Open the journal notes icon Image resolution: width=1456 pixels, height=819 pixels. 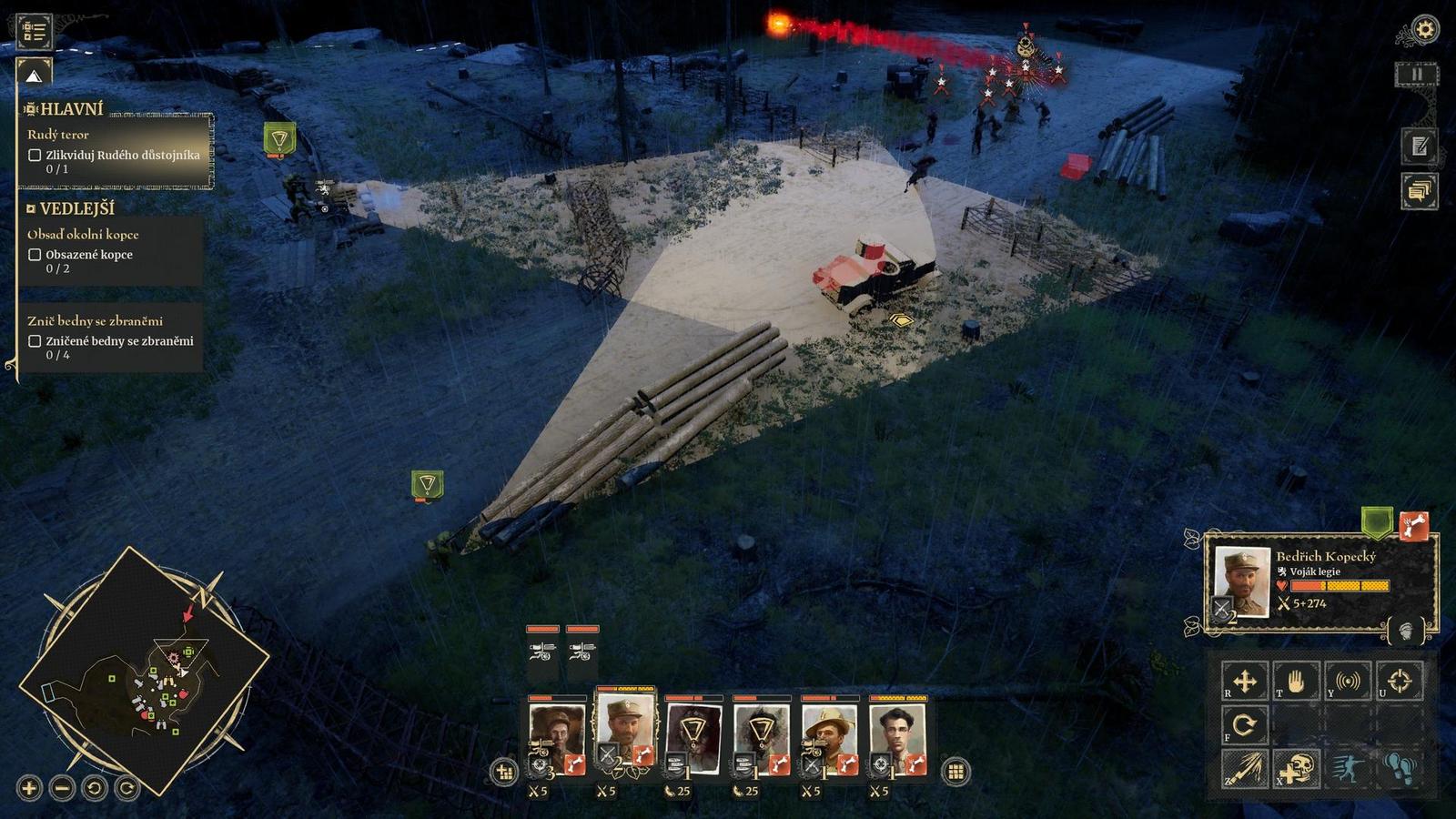pyautogui.click(x=1419, y=146)
